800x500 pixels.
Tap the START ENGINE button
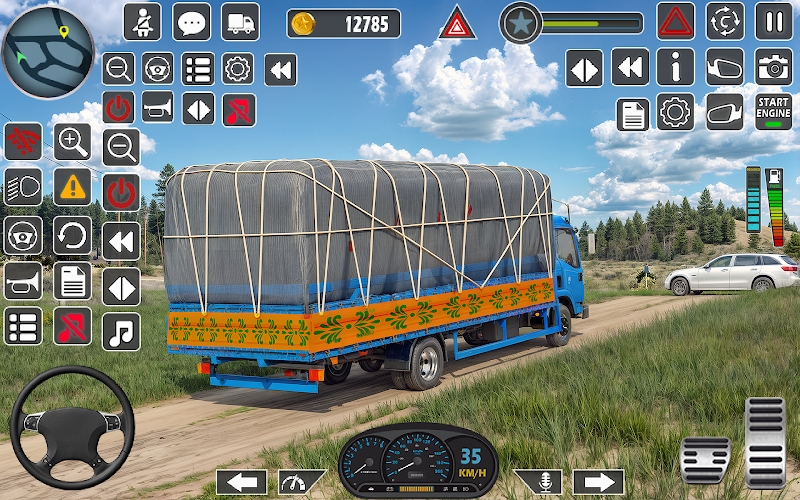click(x=773, y=109)
